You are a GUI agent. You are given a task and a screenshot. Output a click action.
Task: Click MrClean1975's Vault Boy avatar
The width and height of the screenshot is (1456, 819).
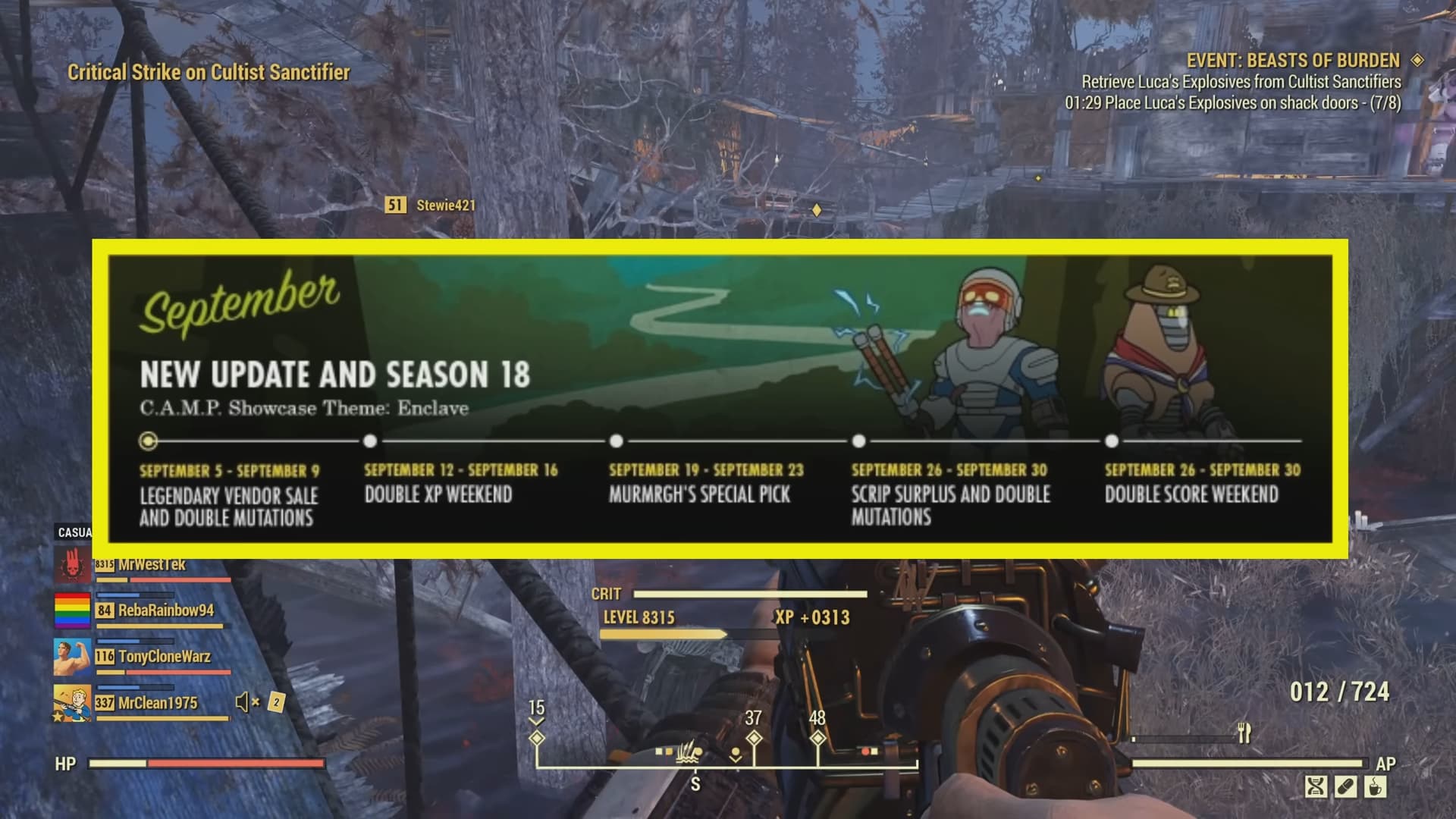(72, 704)
